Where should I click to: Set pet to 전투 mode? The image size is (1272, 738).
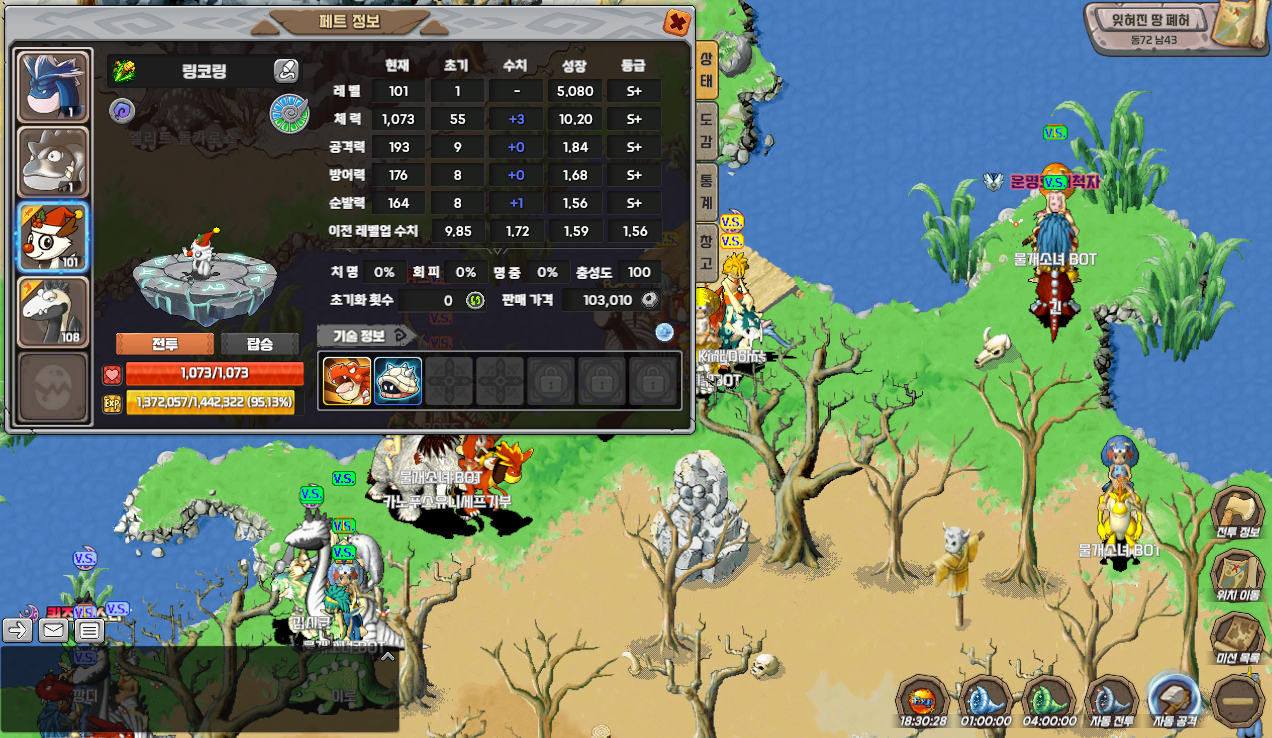165,344
